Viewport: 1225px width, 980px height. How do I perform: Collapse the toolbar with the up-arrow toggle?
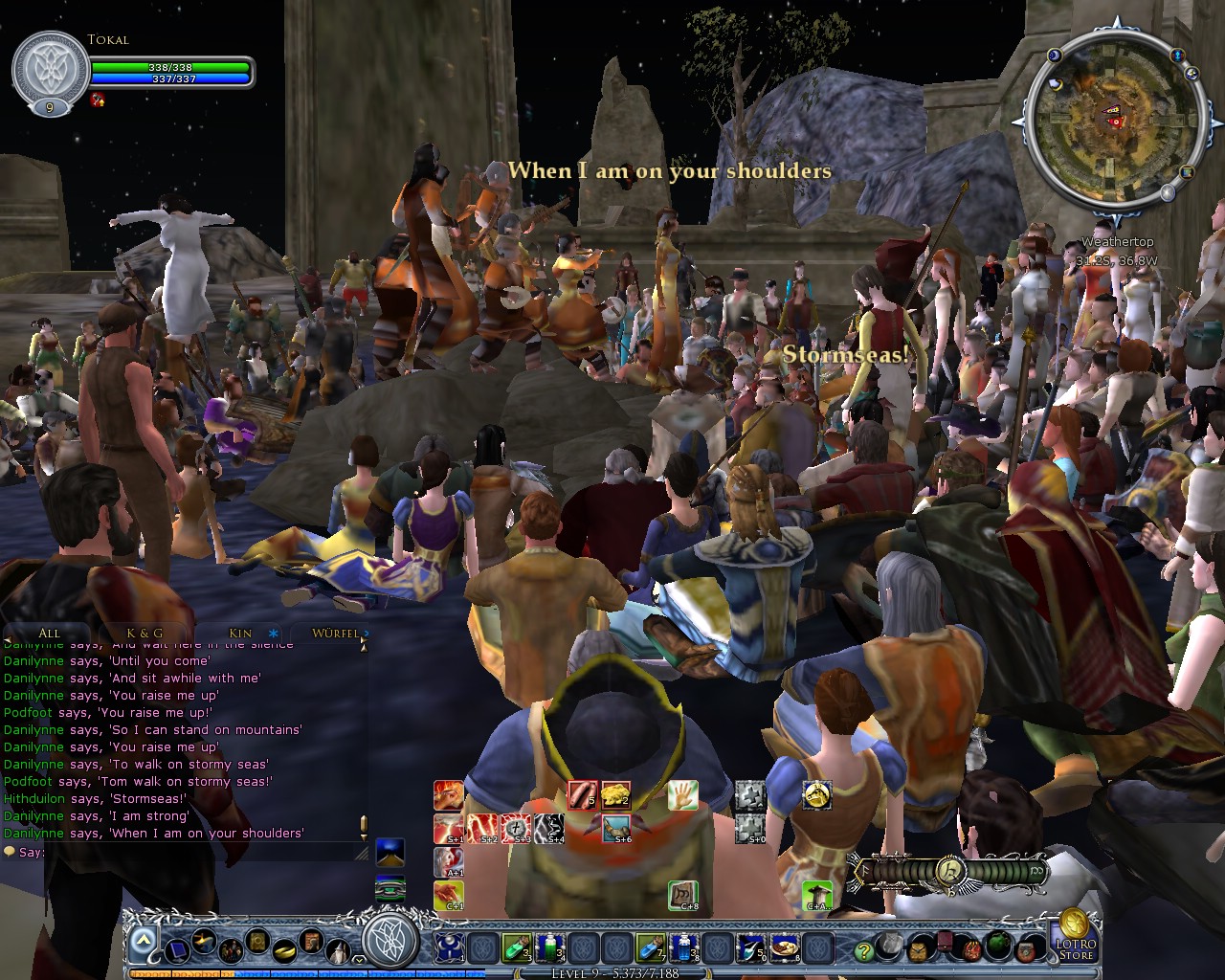(142, 940)
